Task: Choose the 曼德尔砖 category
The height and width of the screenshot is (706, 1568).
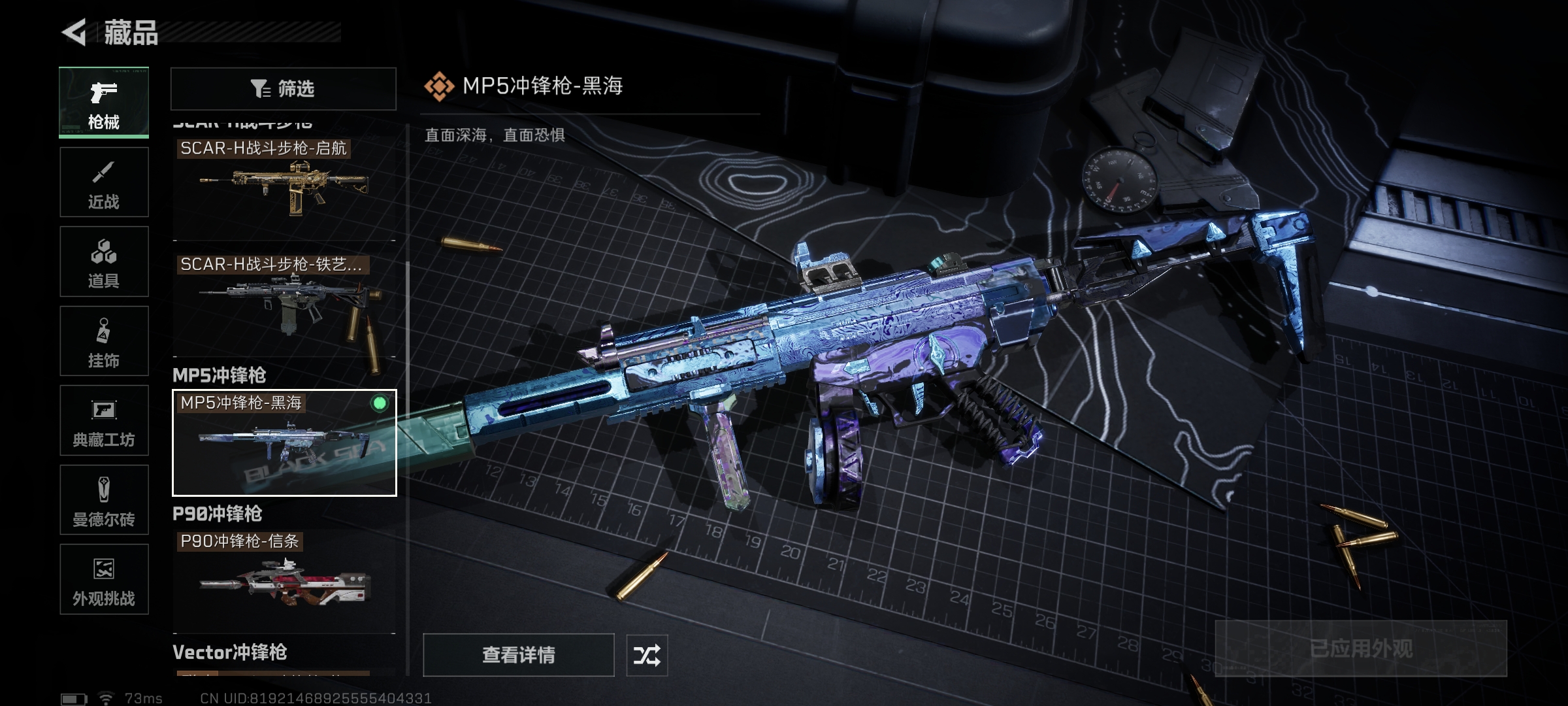Action: coord(104,500)
